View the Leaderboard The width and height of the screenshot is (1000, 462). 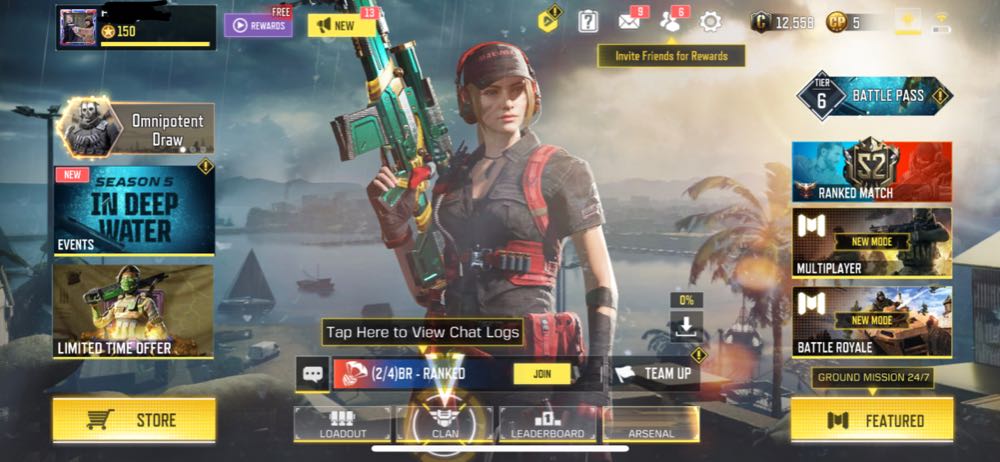(x=547, y=424)
